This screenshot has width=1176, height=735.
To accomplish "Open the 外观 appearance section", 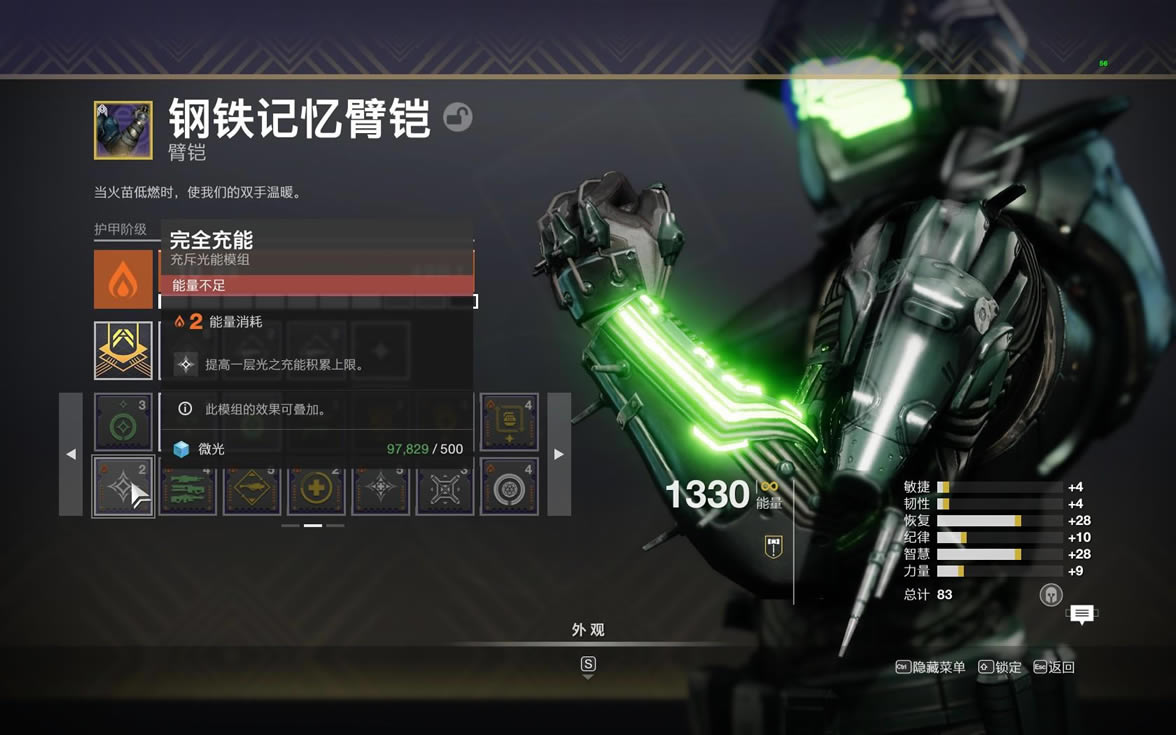I will pos(588,630).
